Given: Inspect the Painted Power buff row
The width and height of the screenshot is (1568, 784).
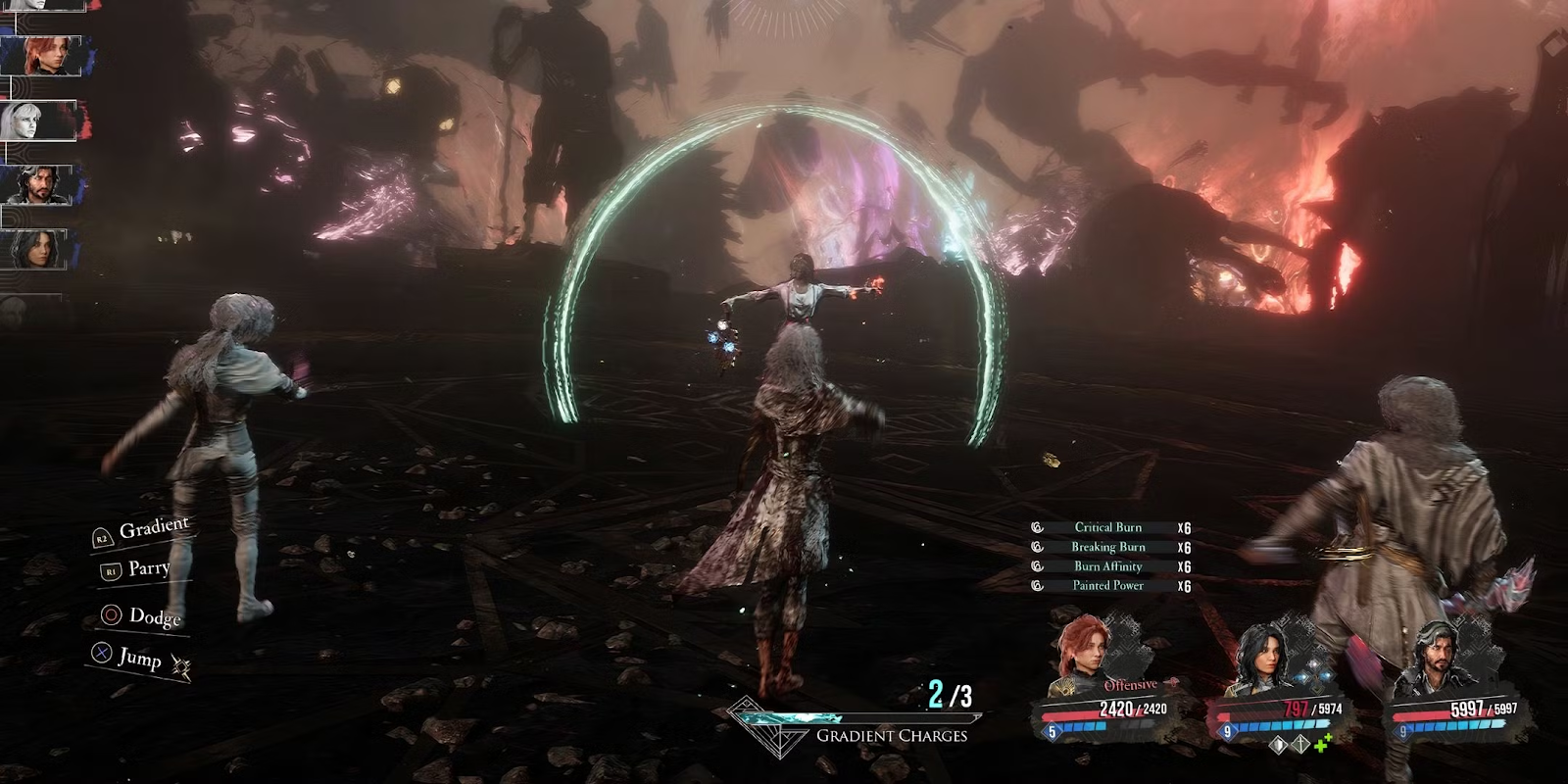Looking at the screenshot, I should point(1109,586).
